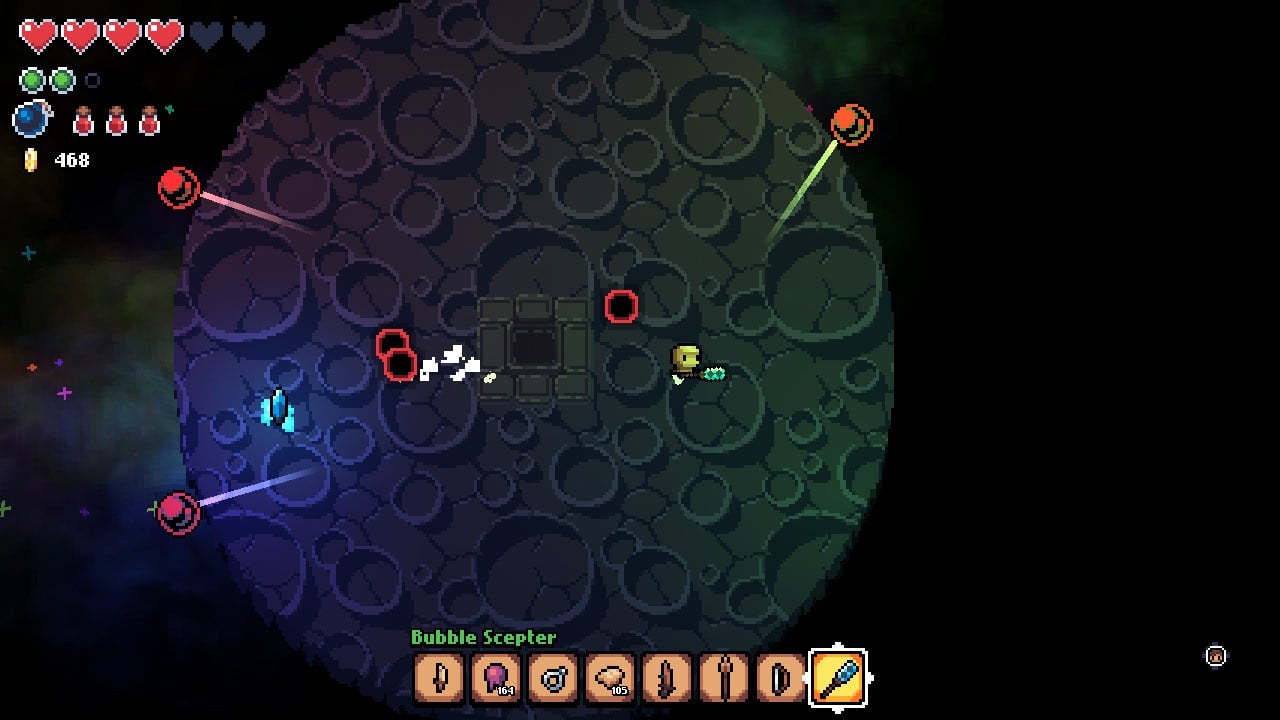Viewport: 1280px width, 720px height.
Task: Select the purple item slot showing 164
Action: click(497, 679)
